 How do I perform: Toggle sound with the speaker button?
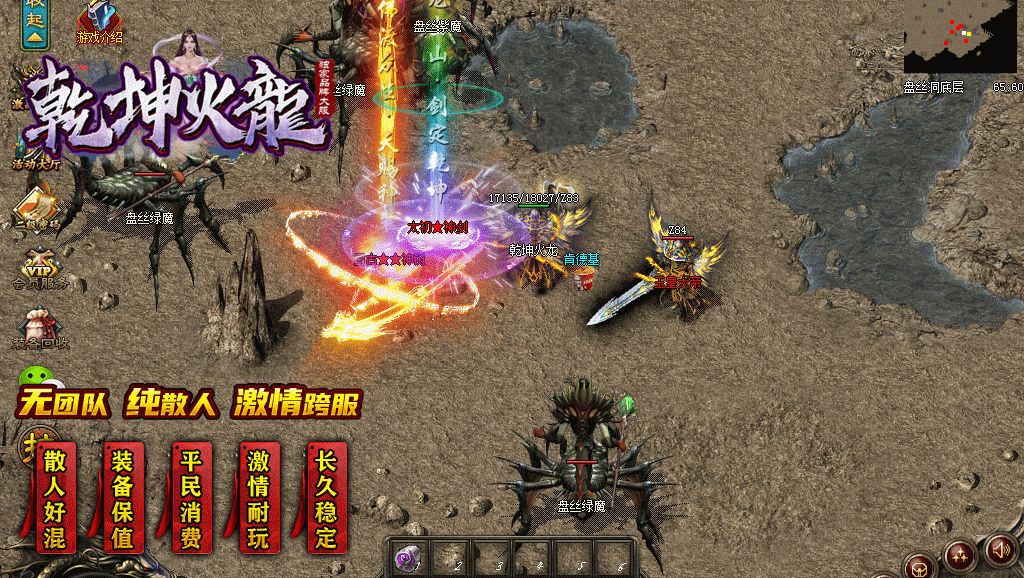(1000, 549)
